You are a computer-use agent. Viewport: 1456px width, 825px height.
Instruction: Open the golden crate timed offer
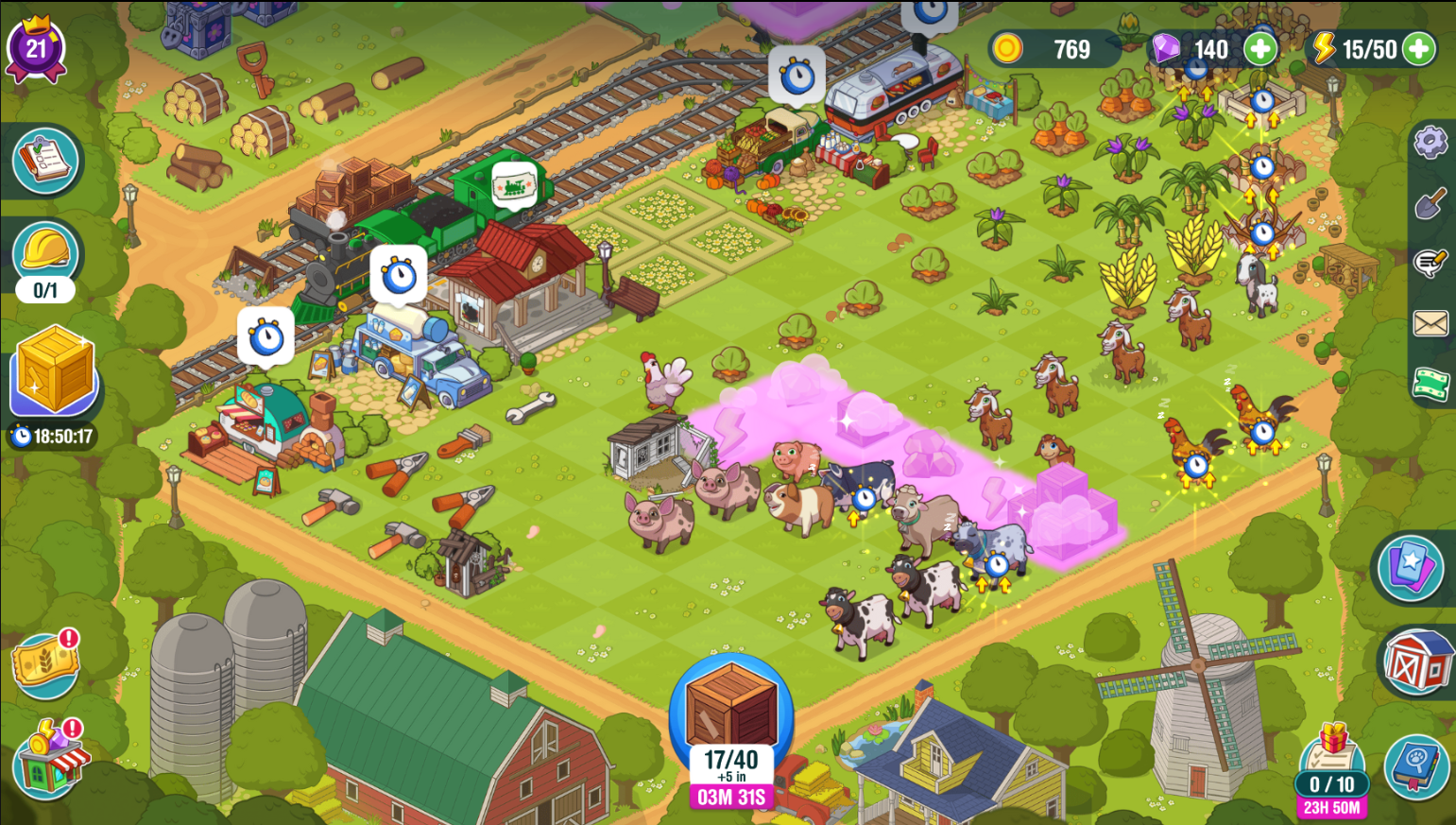[53, 371]
